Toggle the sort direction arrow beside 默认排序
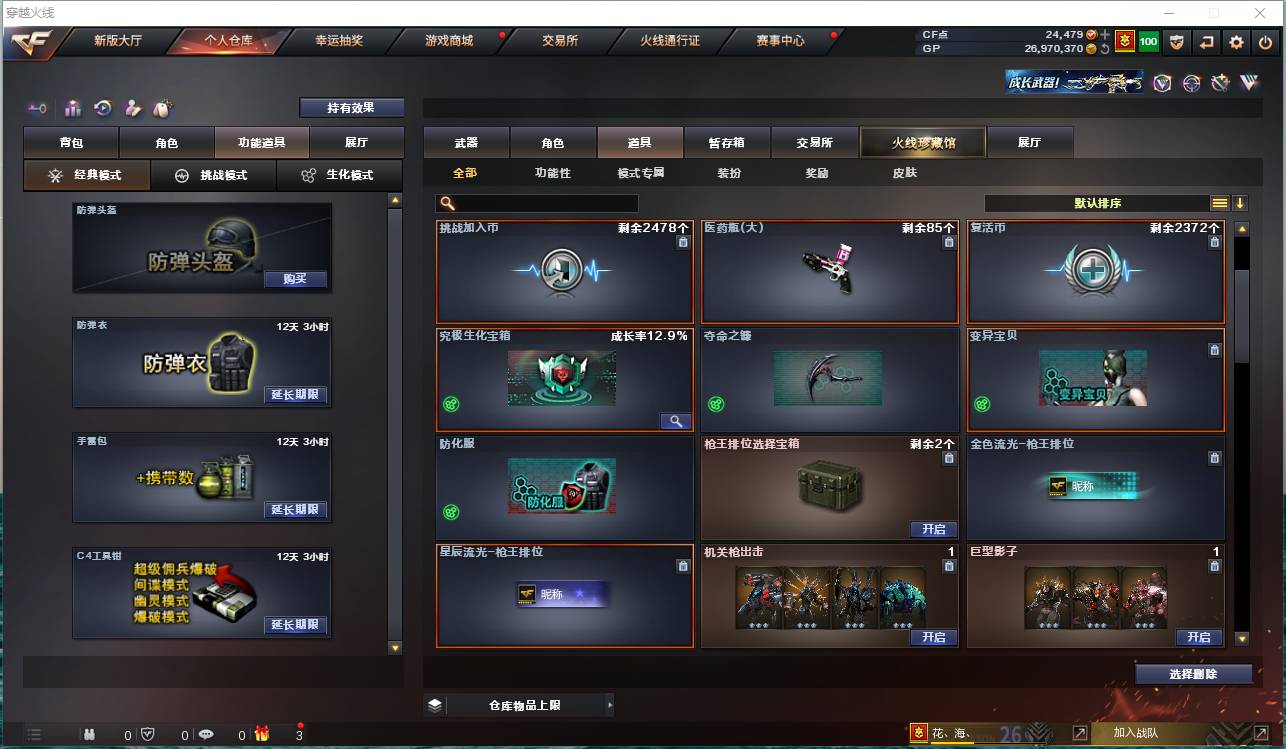Viewport: 1286px width, 749px height. click(x=1242, y=202)
